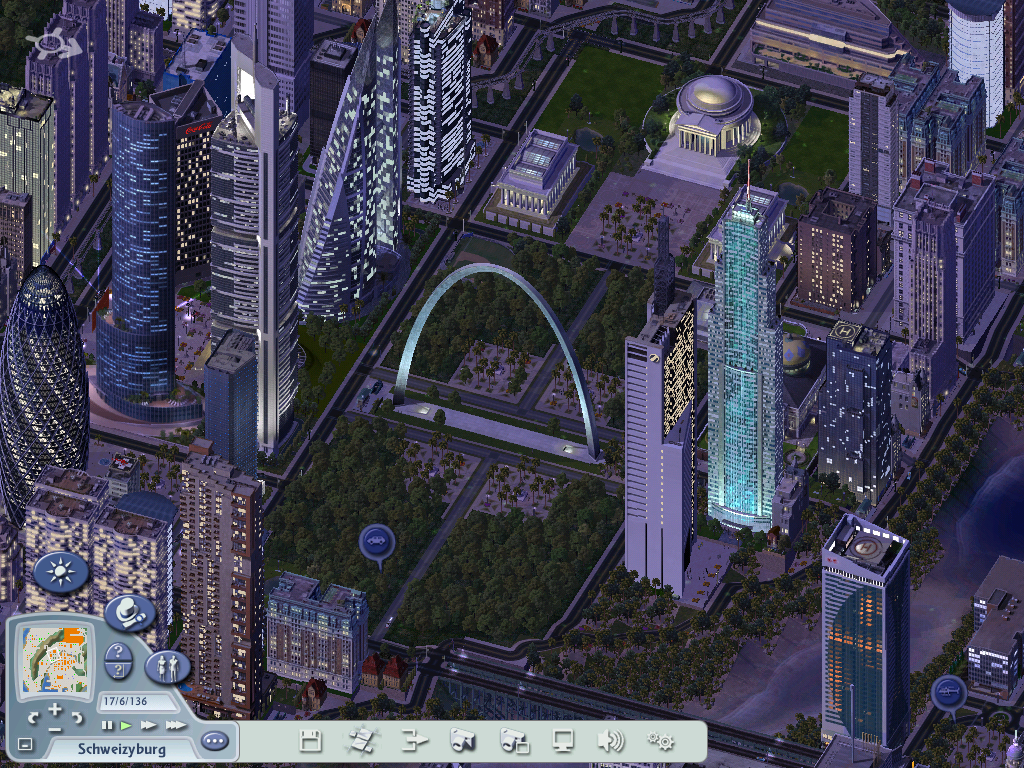The image size is (1024, 768).
Task: Quit the game via the exit arrow icon
Action: pyautogui.click(x=414, y=741)
